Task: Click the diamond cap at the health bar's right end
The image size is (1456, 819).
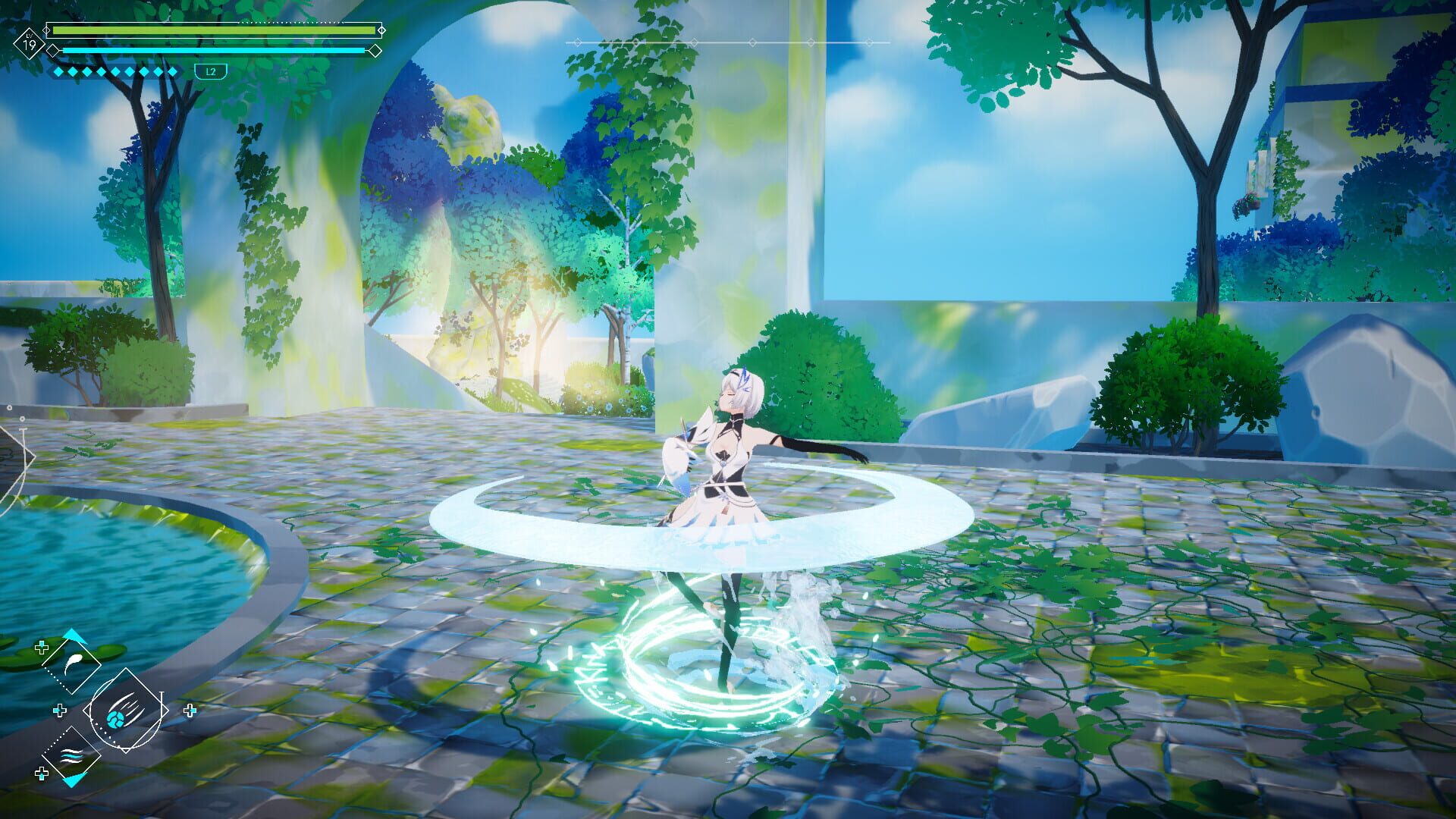Action: click(x=381, y=30)
